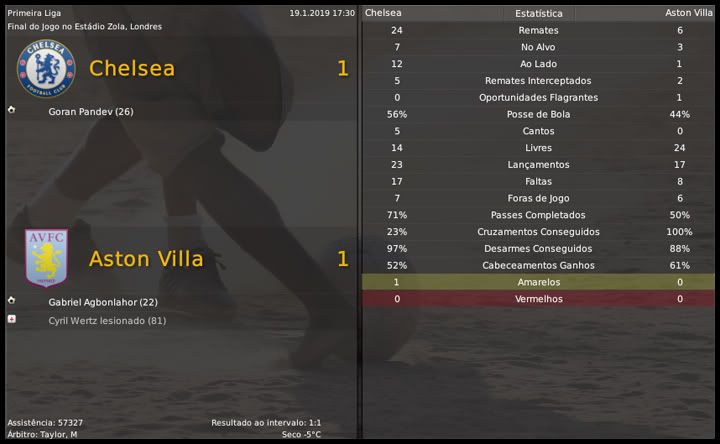Select the Remates statistics row

[x=538, y=30]
